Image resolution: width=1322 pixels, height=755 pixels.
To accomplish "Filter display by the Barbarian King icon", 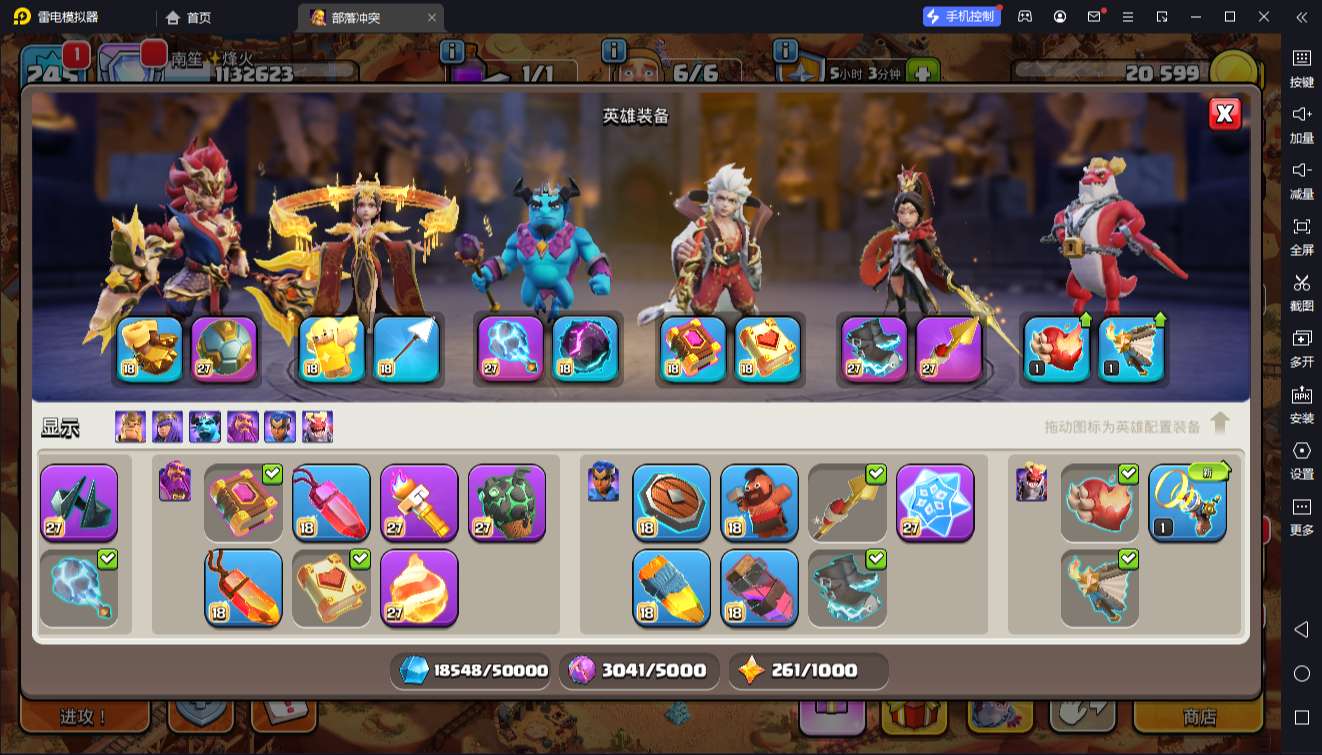I will [x=130, y=427].
